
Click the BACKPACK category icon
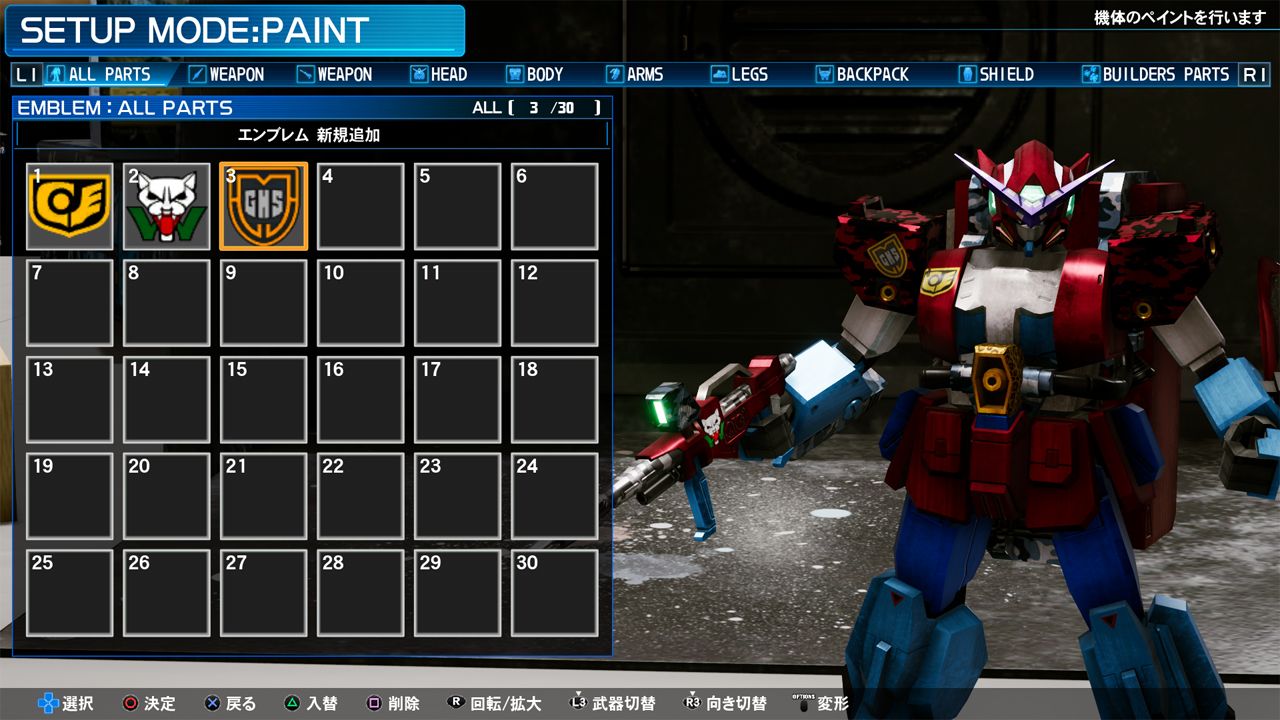pyautogui.click(x=824, y=73)
